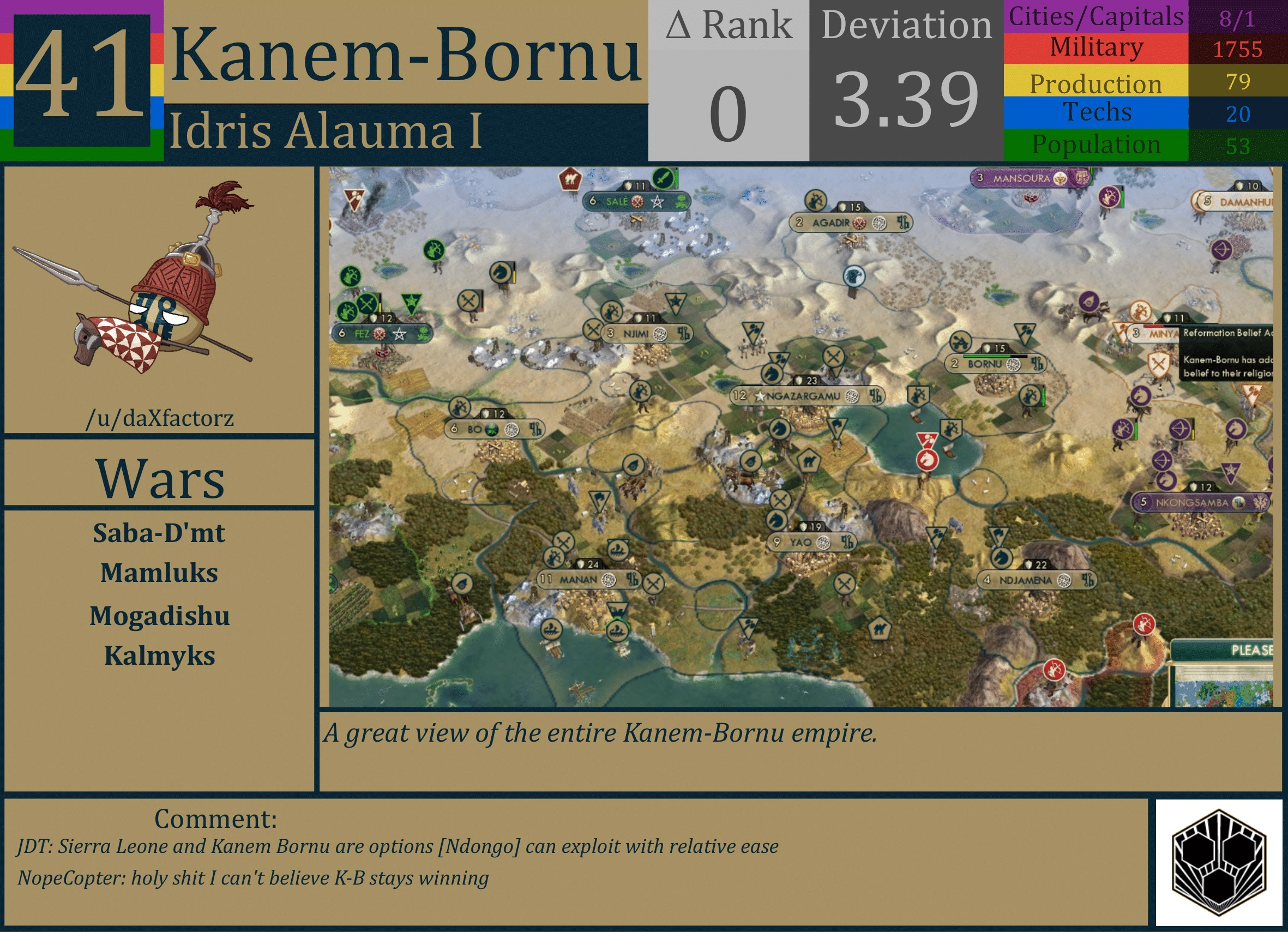Click the green growth bar on Bornu's city banner

(986, 357)
